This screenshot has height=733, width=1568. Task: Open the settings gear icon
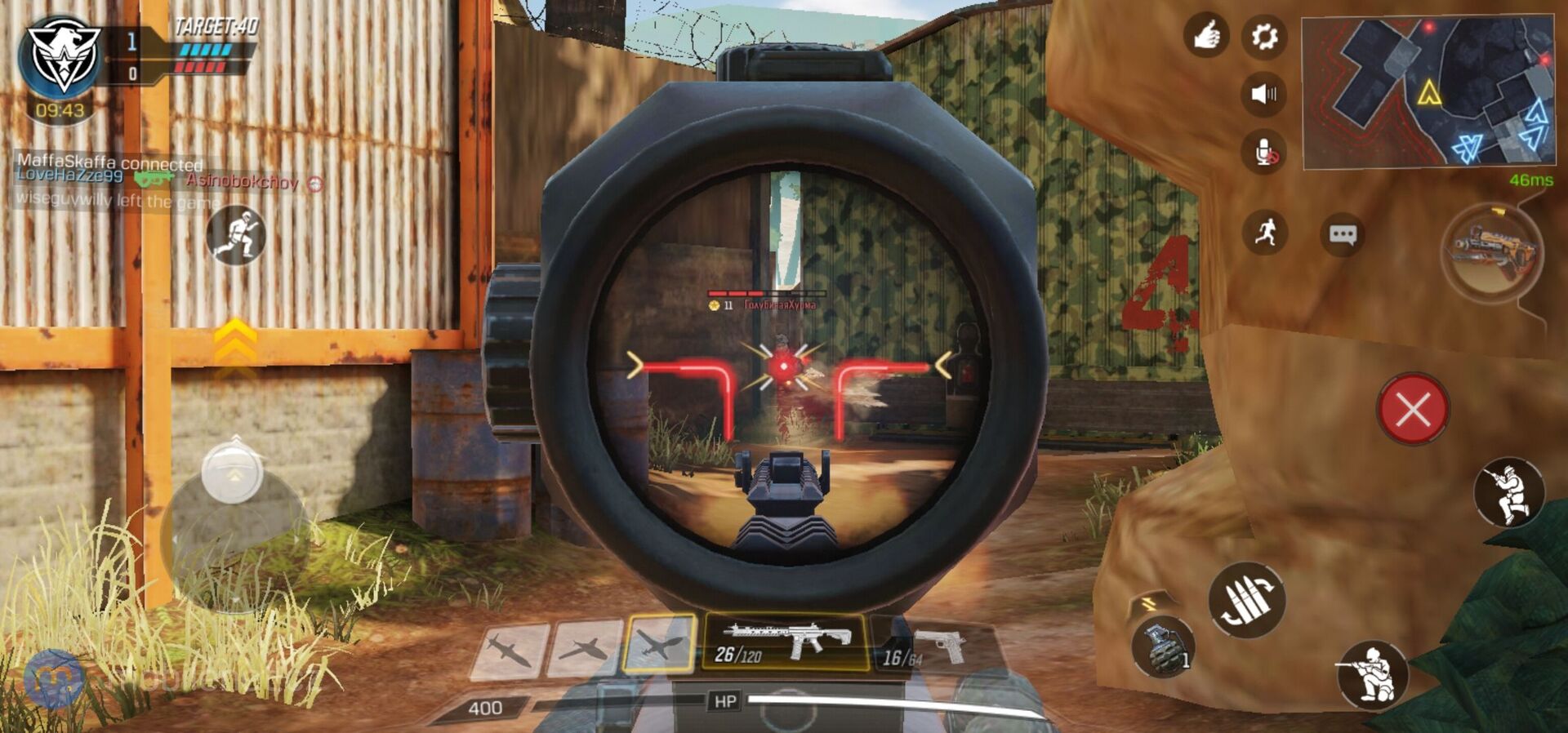(1265, 38)
